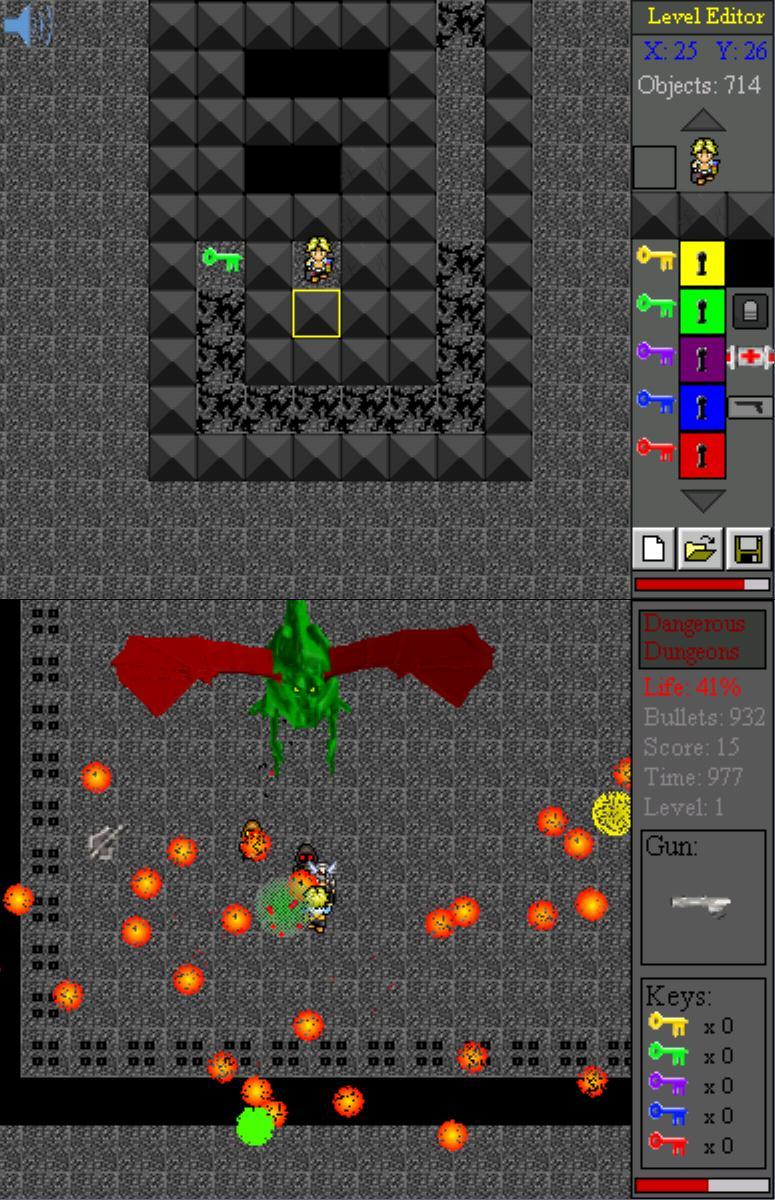Select the blonde hero character object
The image size is (775, 1200).
point(704,163)
